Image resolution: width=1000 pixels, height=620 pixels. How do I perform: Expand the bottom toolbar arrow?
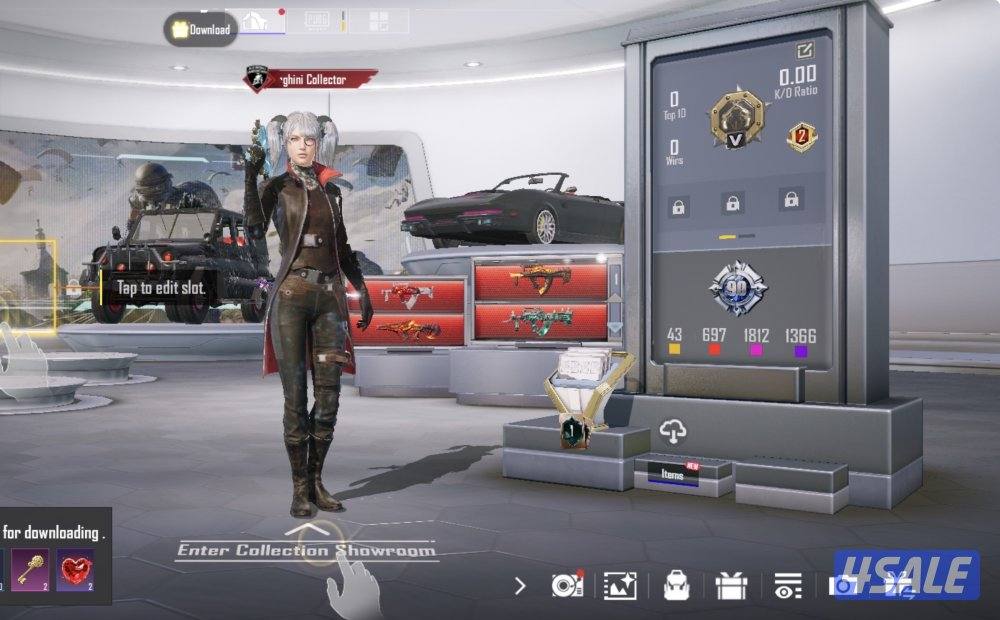coord(520,586)
